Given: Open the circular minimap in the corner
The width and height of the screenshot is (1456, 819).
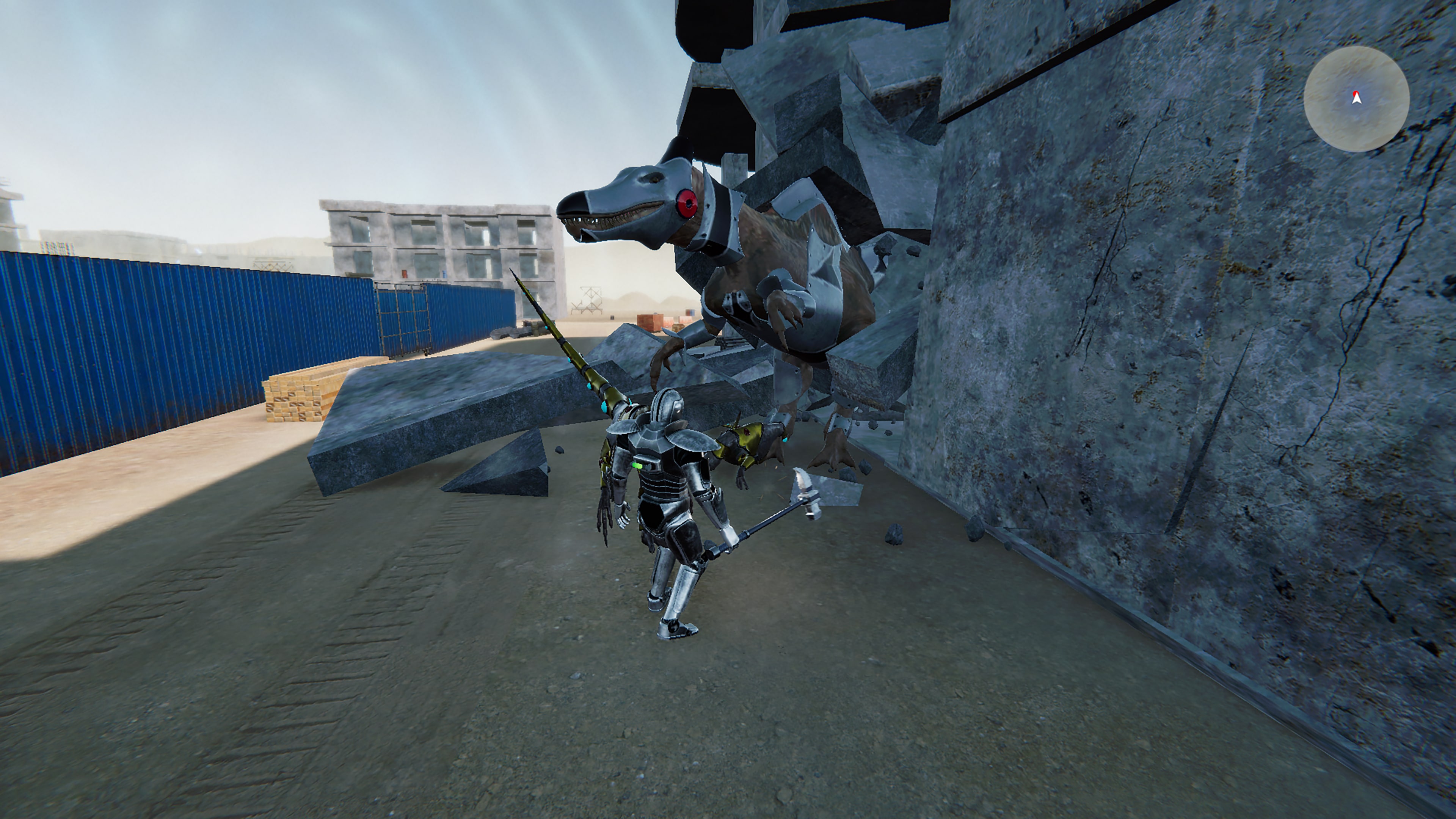Looking at the screenshot, I should pyautogui.click(x=1359, y=99).
